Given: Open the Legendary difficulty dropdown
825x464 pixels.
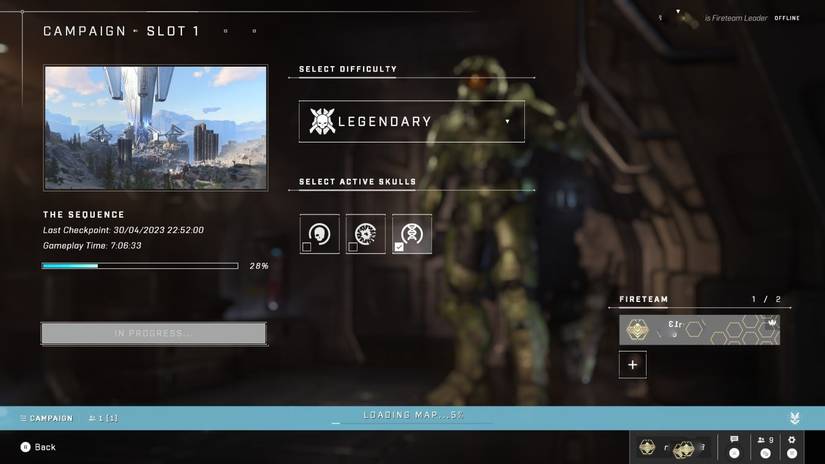Looking at the screenshot, I should point(411,122).
